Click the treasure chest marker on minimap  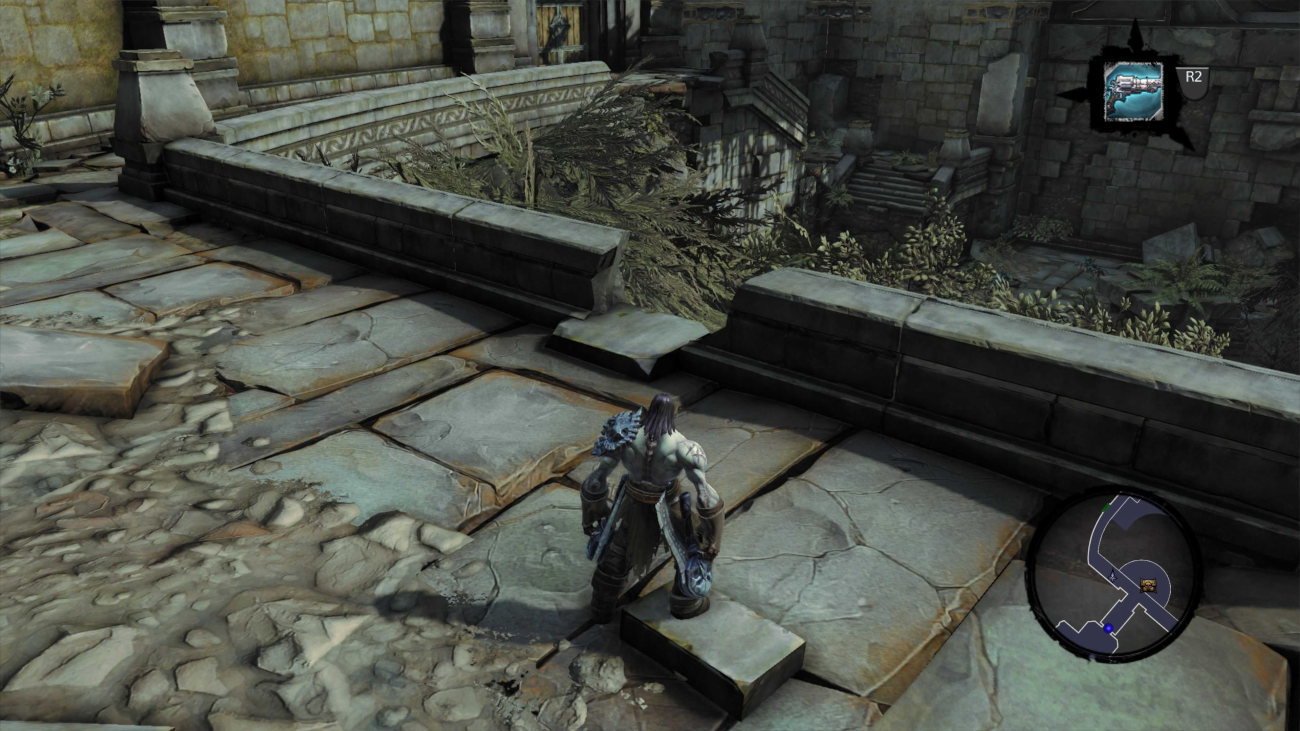(1149, 583)
